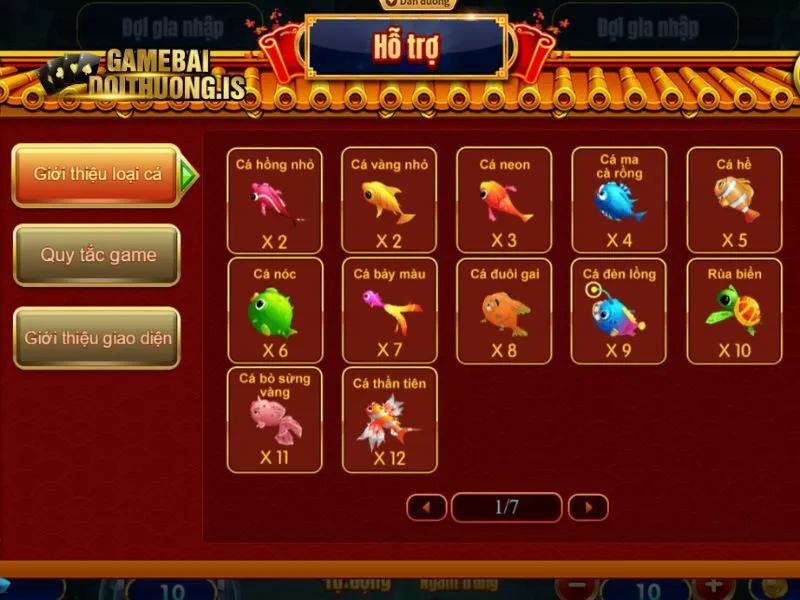Open the Giới thiệu loại cá tab
This screenshot has width=800, height=600.
97,175
